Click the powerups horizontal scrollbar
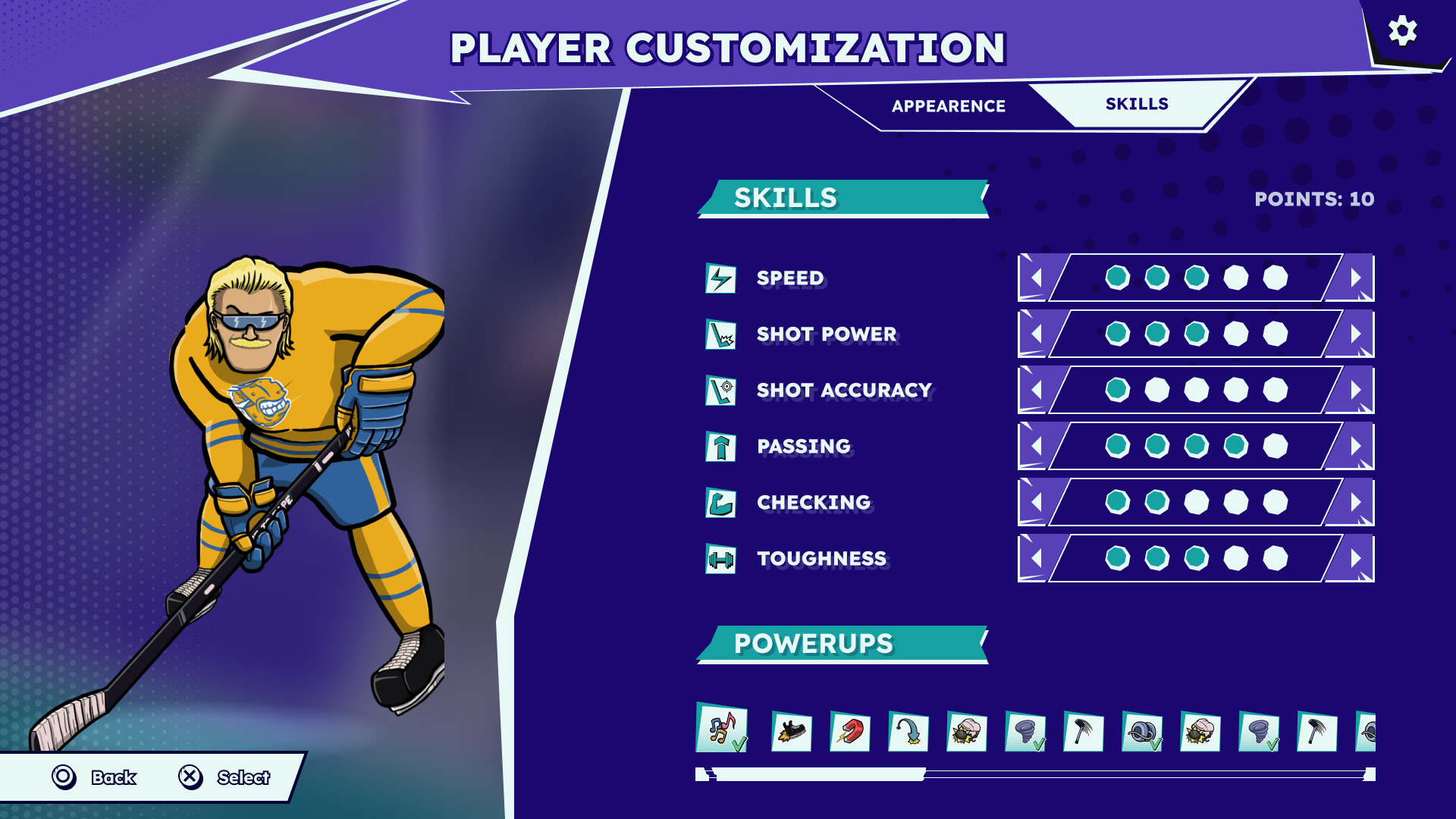 tap(819, 774)
